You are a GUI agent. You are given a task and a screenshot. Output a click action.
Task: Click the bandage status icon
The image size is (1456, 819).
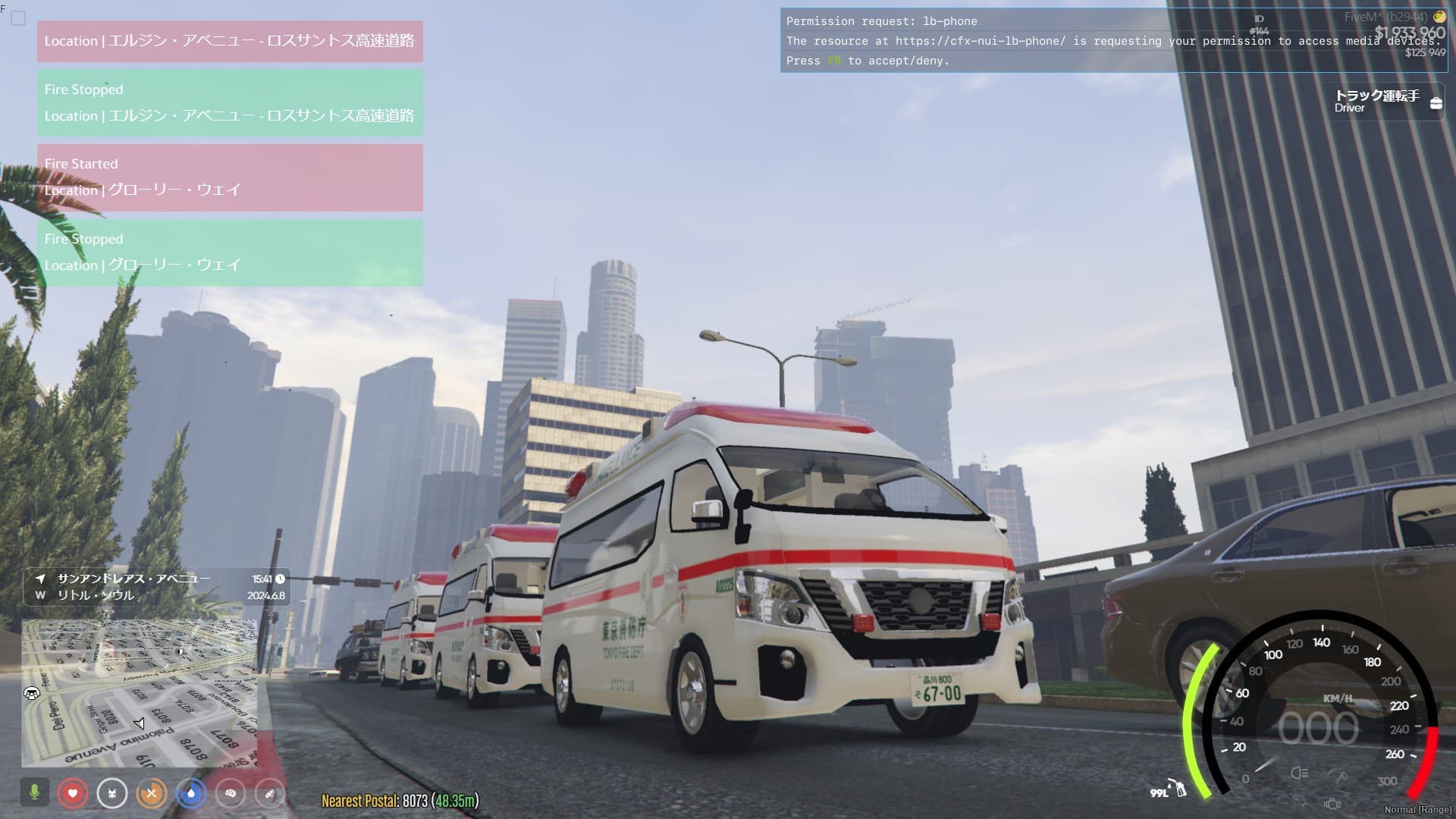[270, 793]
